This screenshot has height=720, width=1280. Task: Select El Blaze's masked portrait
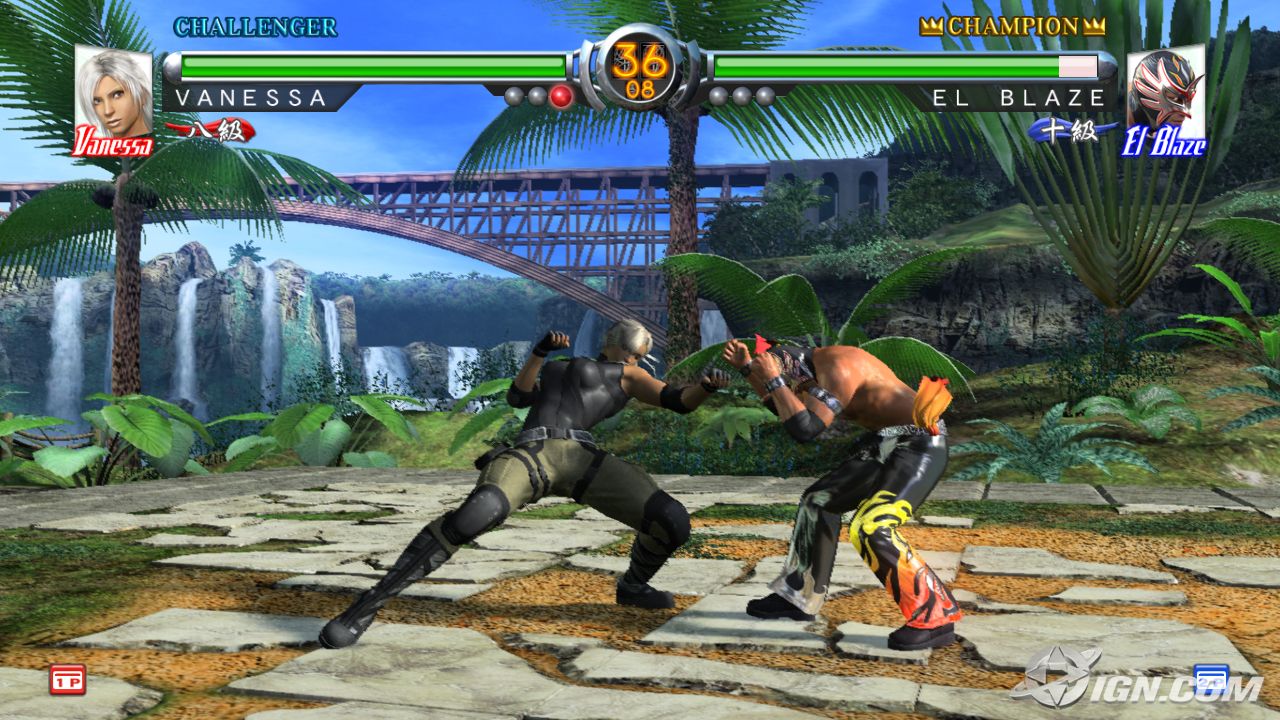point(1165,98)
